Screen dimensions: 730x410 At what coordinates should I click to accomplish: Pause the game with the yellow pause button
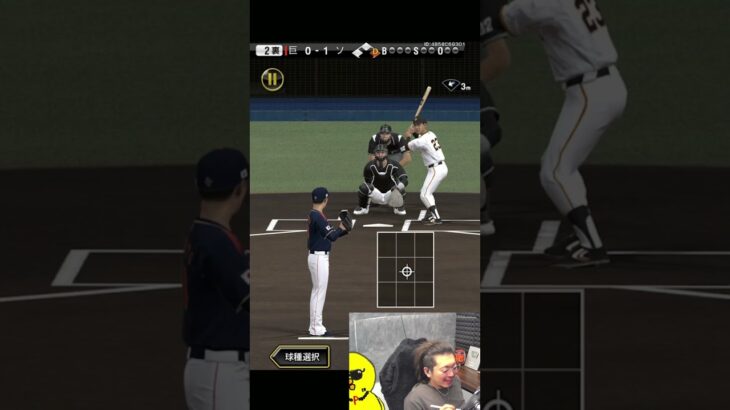point(272,80)
